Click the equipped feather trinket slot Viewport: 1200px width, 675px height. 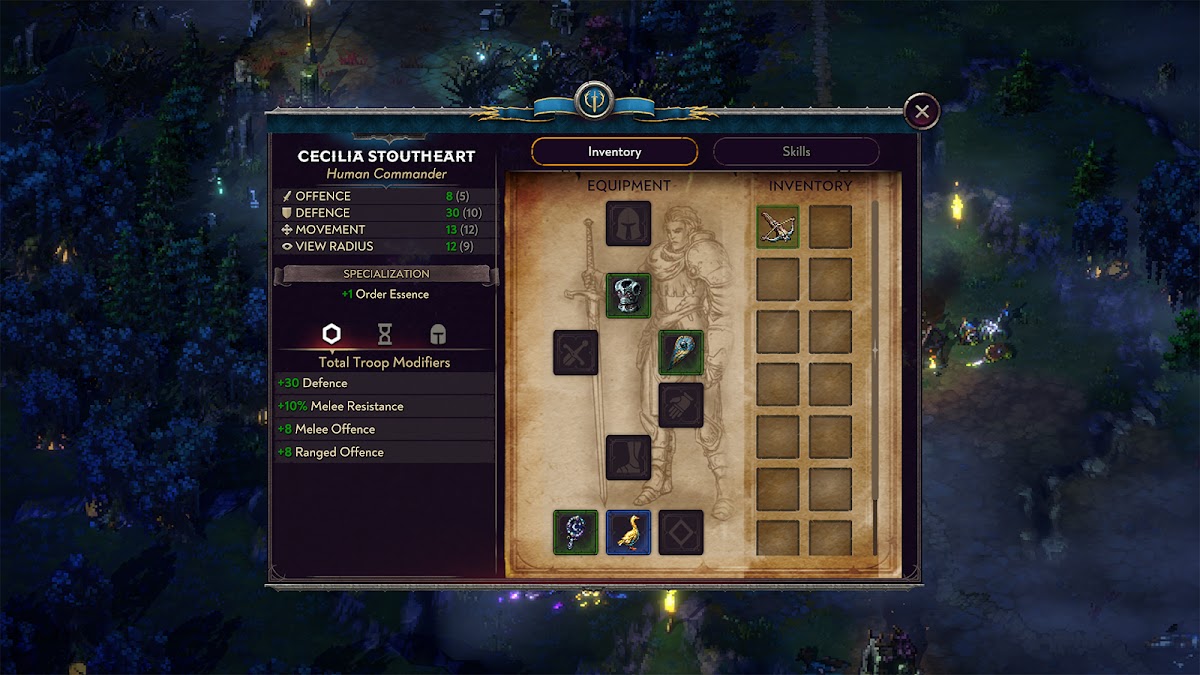(681, 353)
